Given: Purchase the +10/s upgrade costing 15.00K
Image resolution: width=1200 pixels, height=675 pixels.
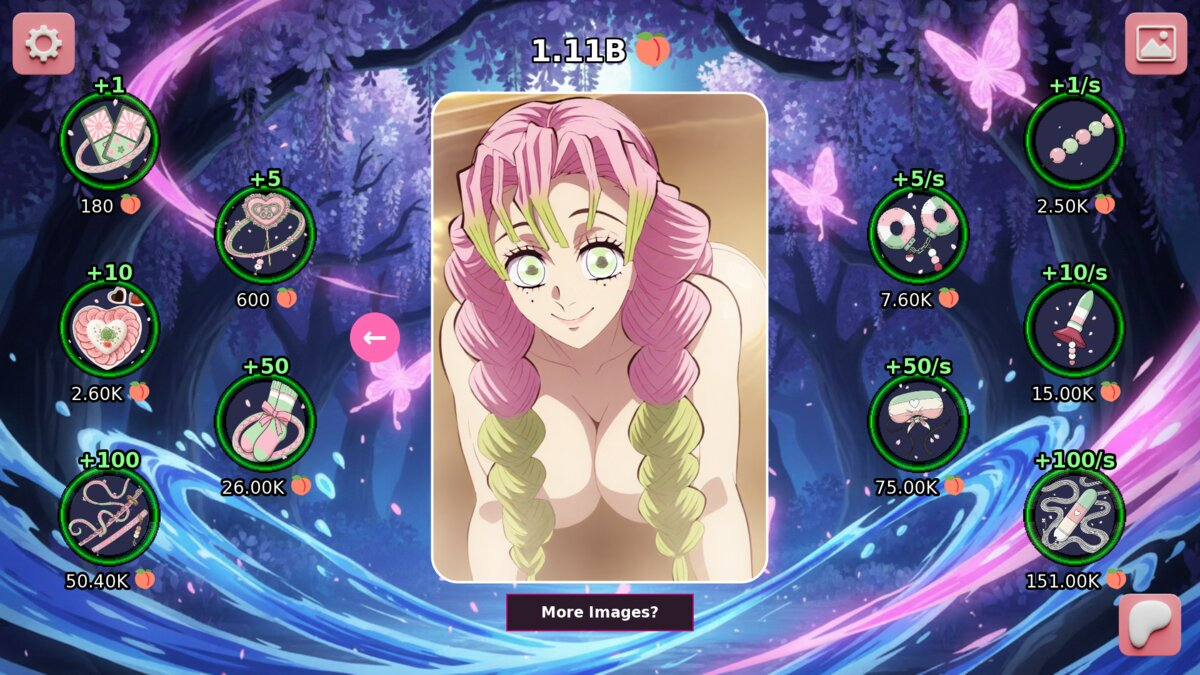Looking at the screenshot, I should coord(1075,328).
